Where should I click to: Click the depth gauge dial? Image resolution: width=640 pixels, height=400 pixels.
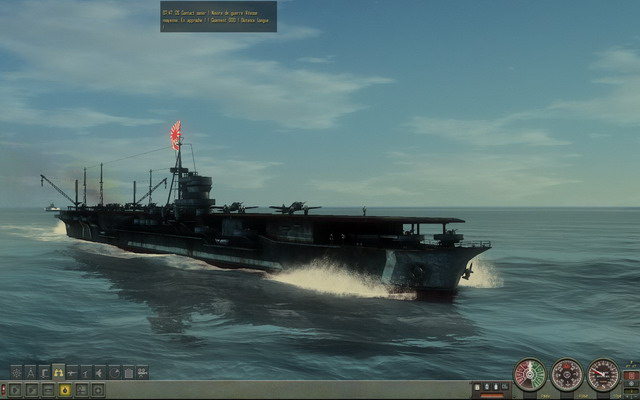(x=603, y=374)
